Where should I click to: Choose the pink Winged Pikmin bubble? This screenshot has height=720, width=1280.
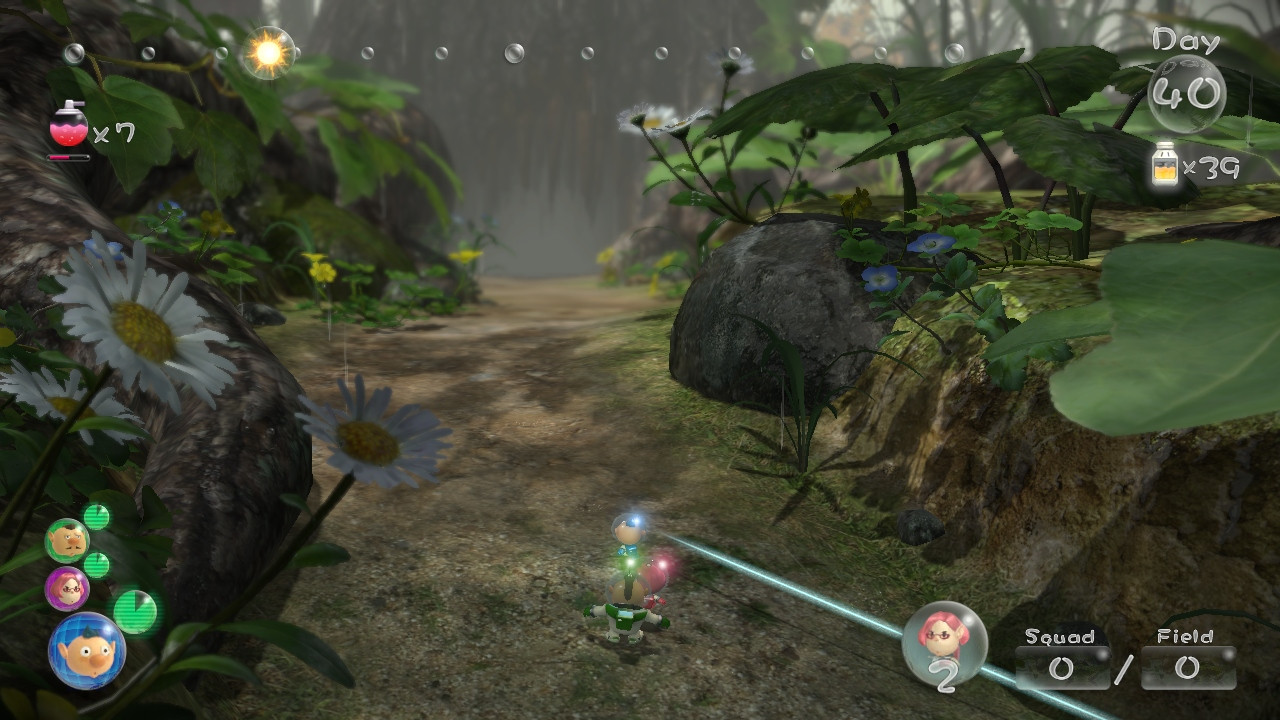pos(944,641)
